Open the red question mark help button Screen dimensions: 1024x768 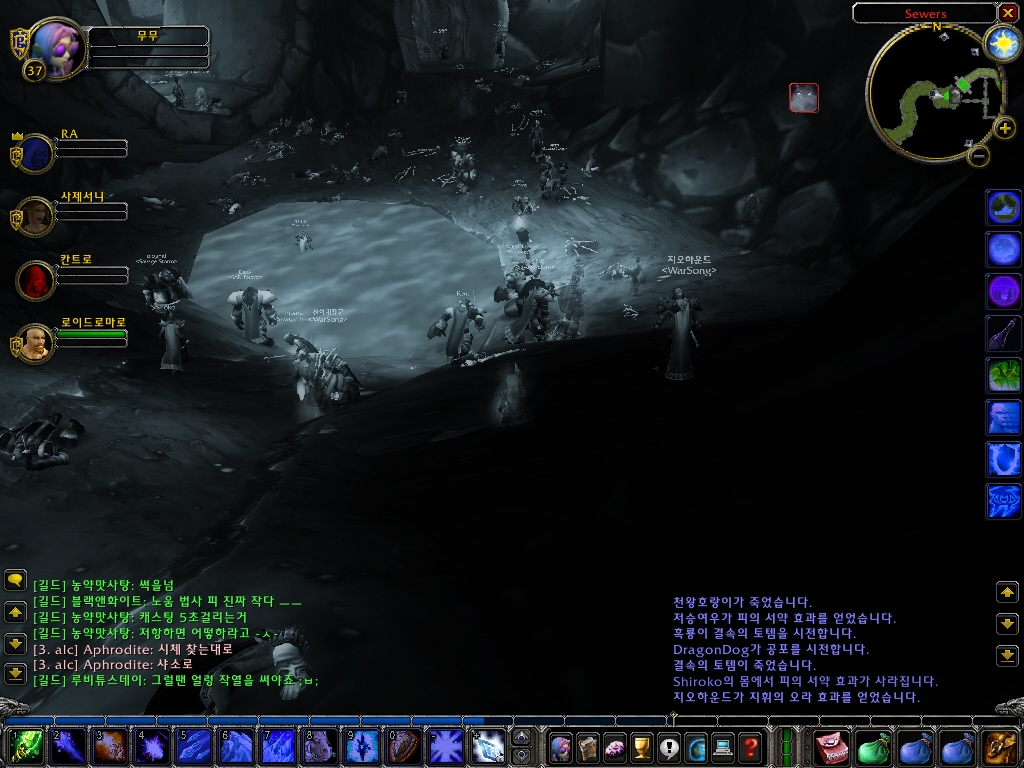[x=750, y=747]
